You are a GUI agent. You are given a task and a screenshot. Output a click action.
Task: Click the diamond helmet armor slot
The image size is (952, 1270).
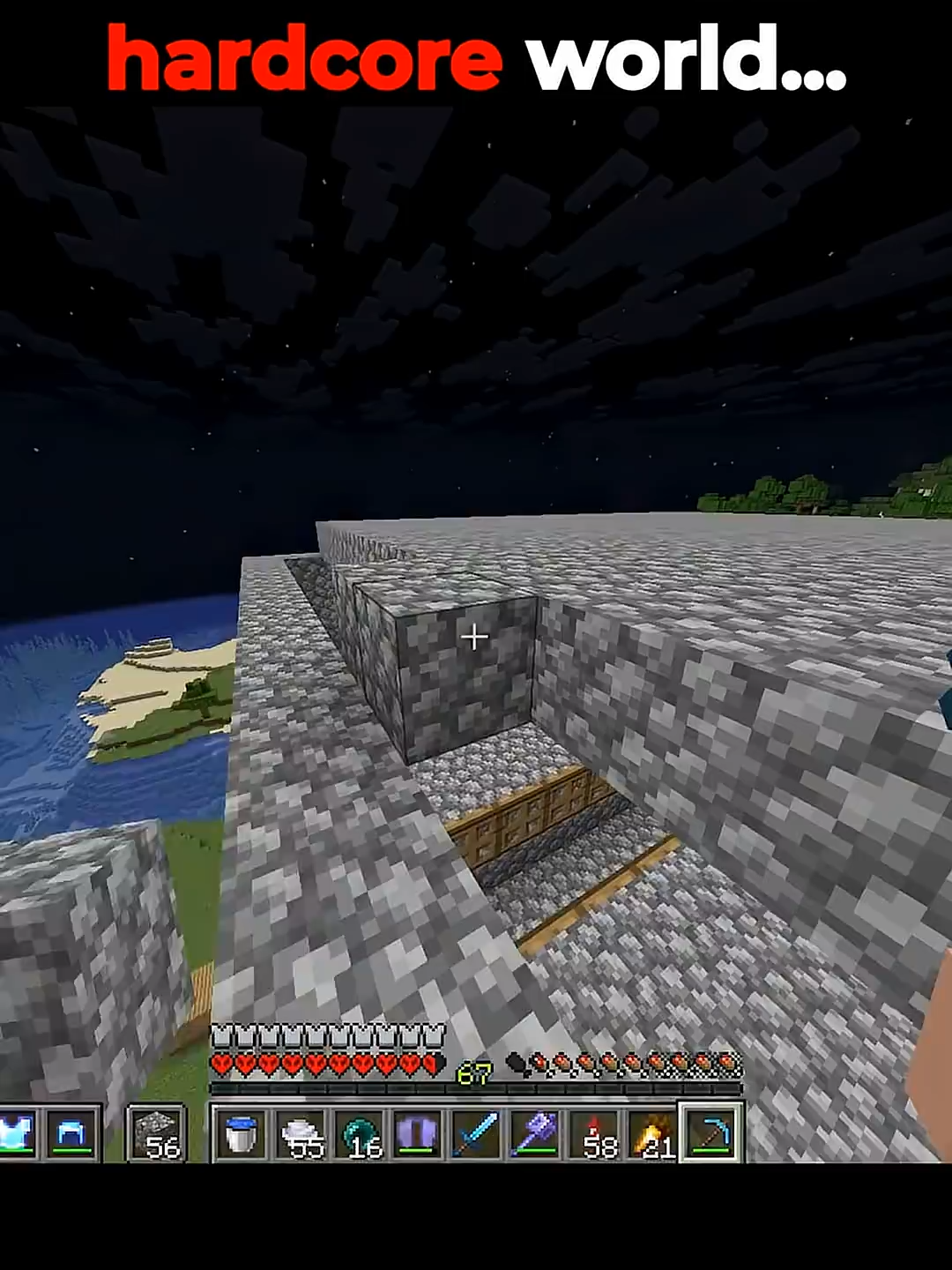pyautogui.click(x=72, y=1133)
